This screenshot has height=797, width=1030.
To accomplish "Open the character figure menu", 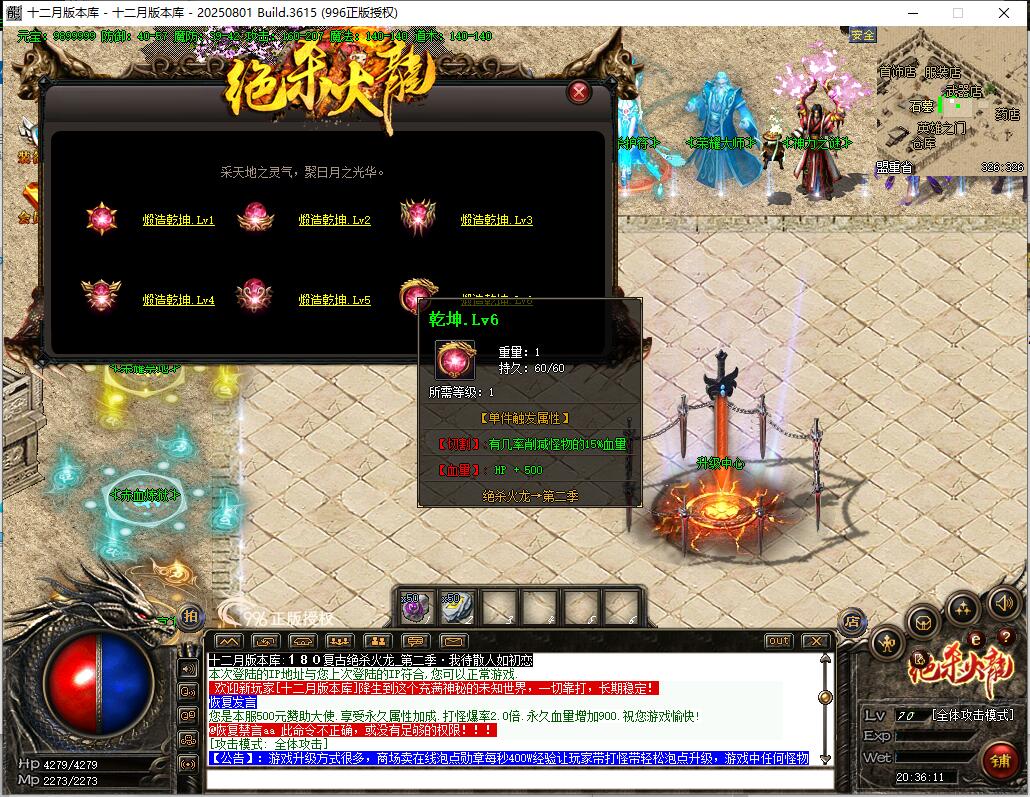I will coord(887,643).
